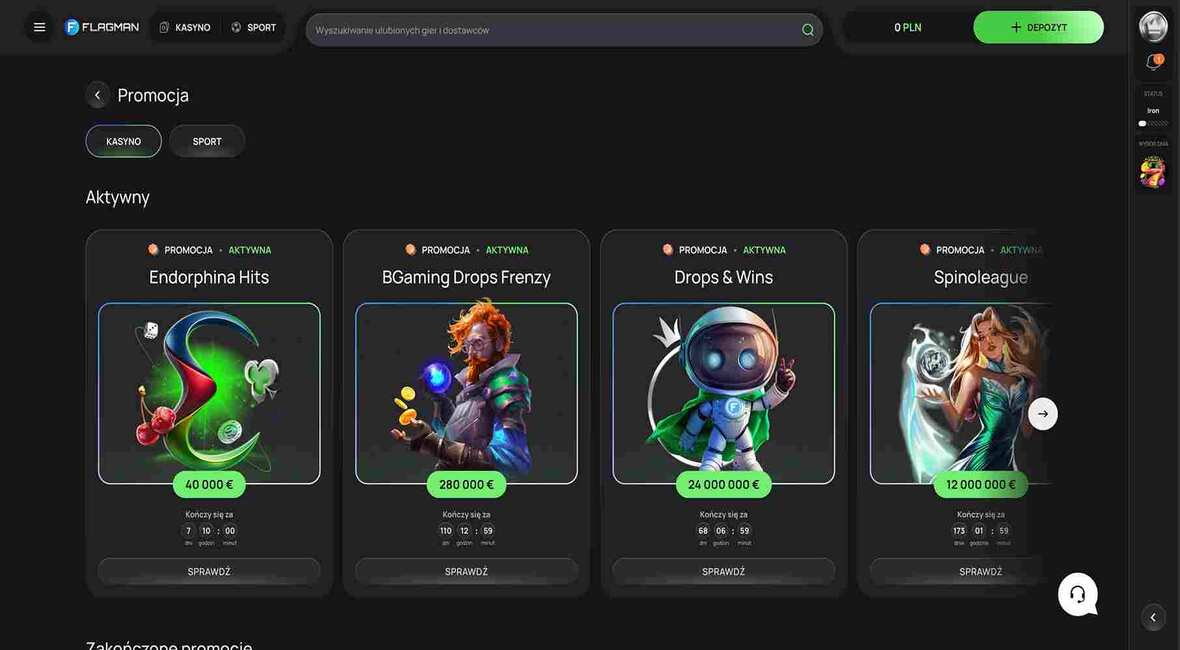The image size is (1180, 650).
Task: Open the fruit slot icon in sidebar
Action: coord(1153,172)
